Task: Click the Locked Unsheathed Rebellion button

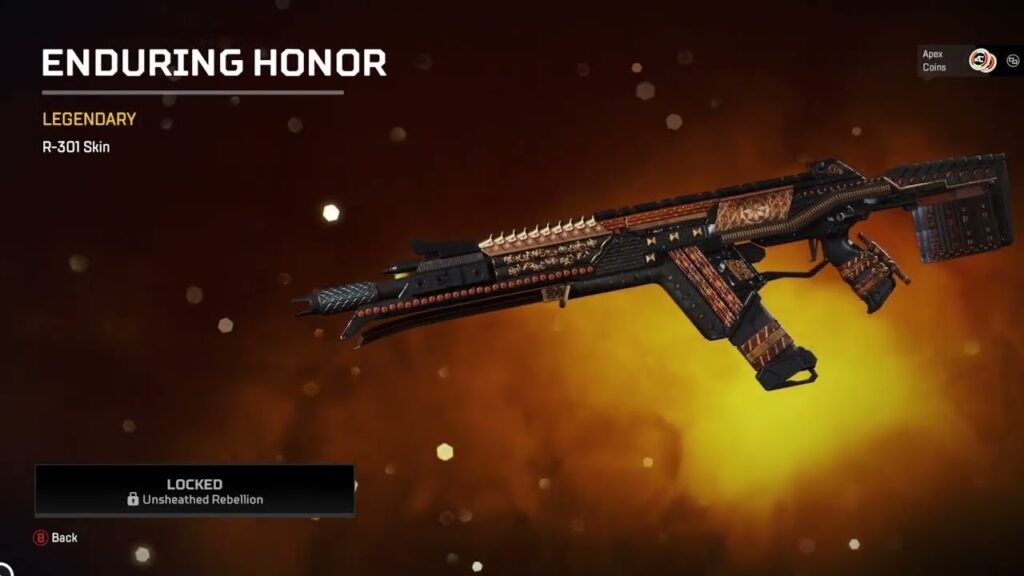Action: click(x=194, y=490)
